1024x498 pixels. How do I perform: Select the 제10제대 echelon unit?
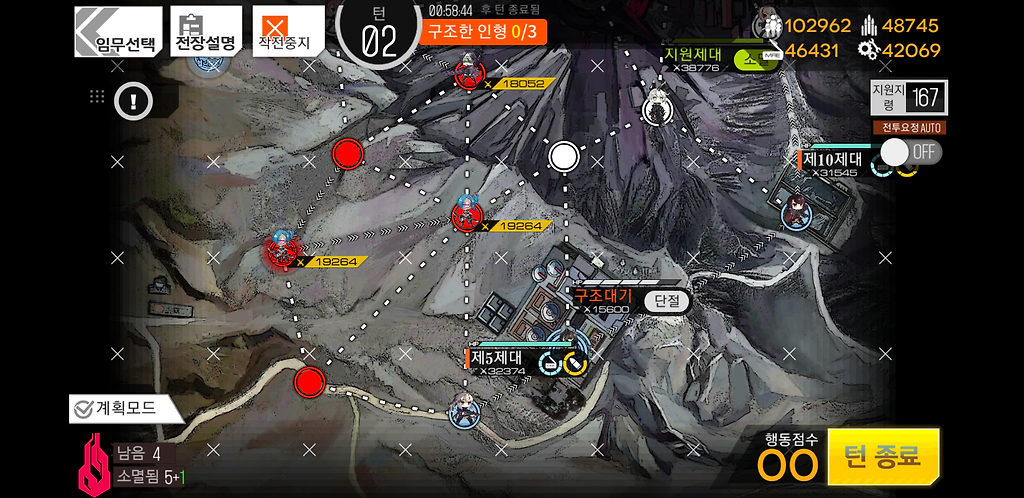pyautogui.click(x=797, y=211)
